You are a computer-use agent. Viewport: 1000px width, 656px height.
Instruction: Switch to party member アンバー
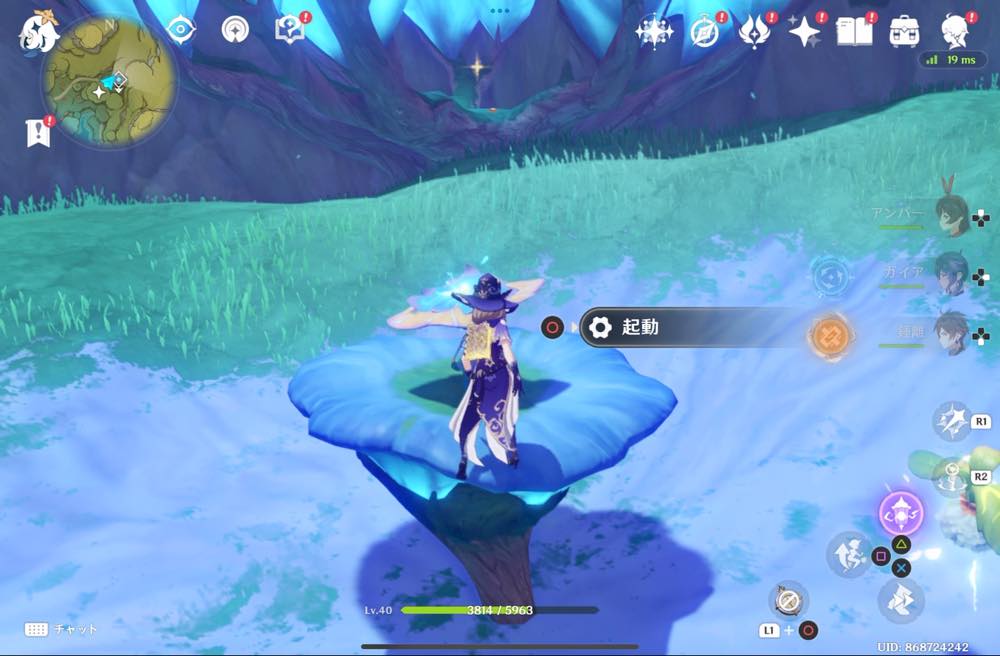click(950, 216)
